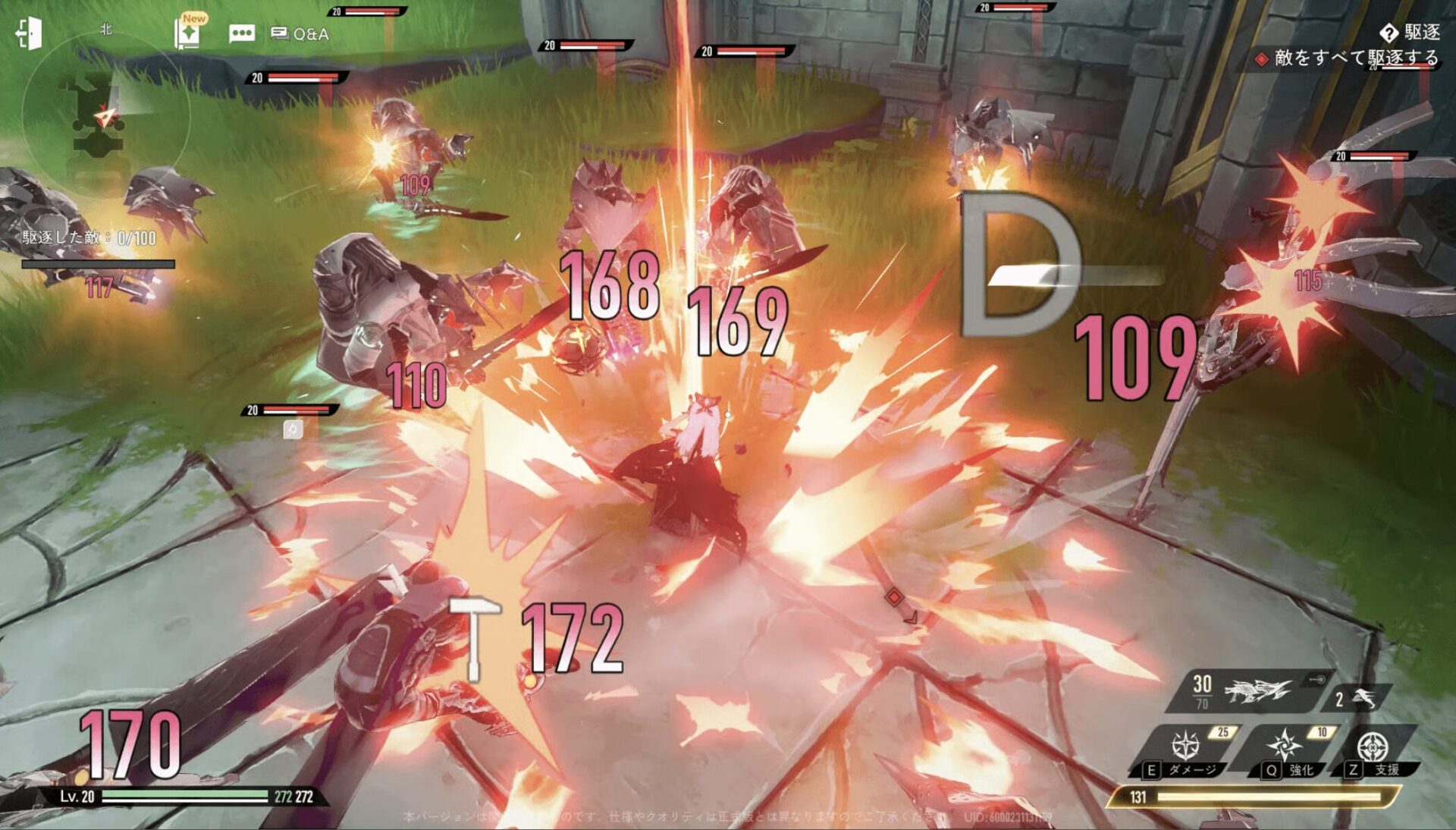This screenshot has width=1456, height=830.
Task: Open the guidebook marked New
Action: 188,33
